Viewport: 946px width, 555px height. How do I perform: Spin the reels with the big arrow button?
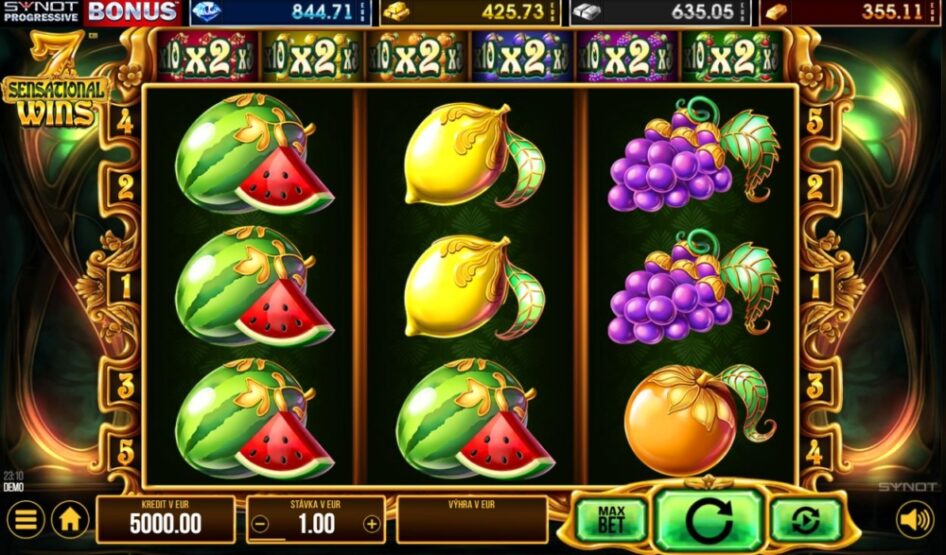click(710, 518)
